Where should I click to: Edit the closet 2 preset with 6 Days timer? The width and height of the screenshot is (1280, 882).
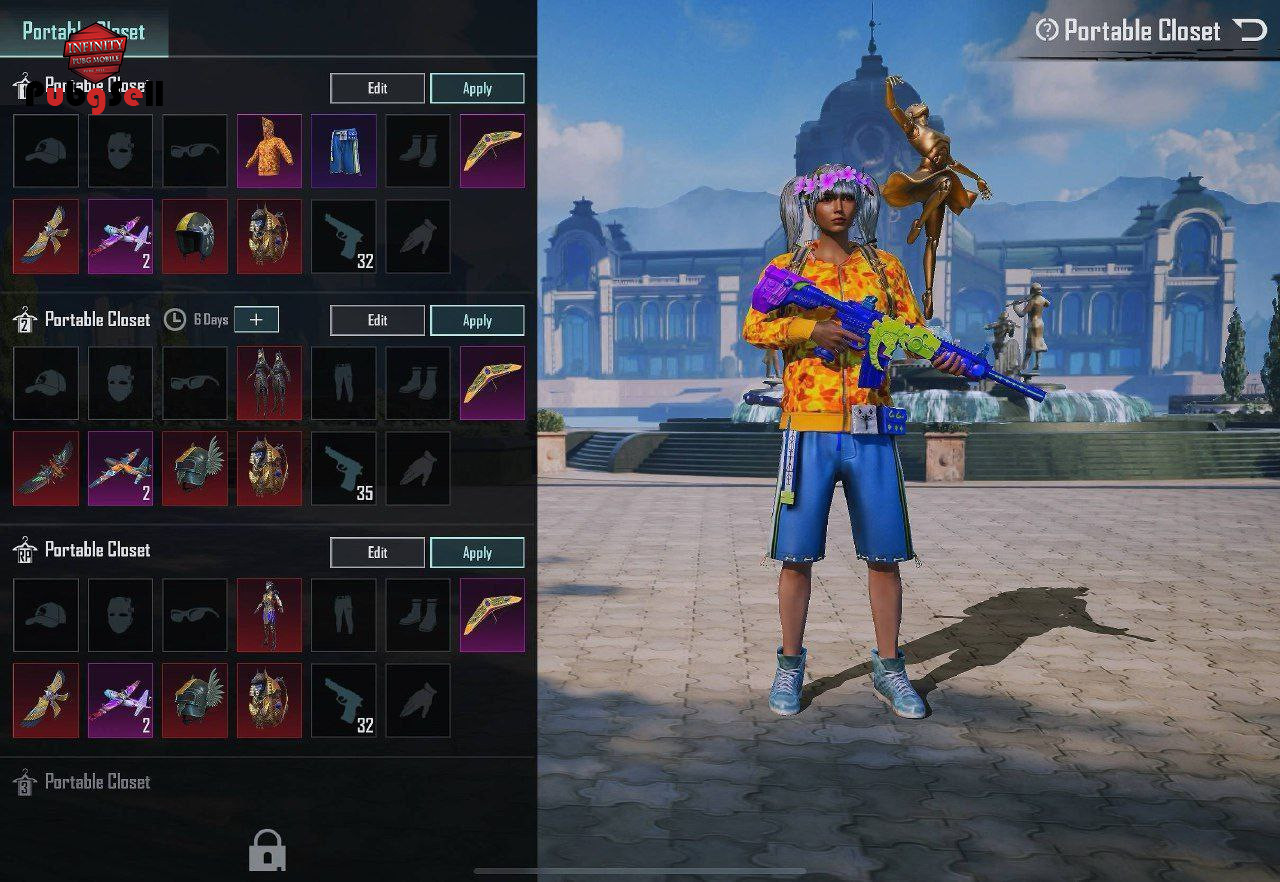tap(377, 320)
